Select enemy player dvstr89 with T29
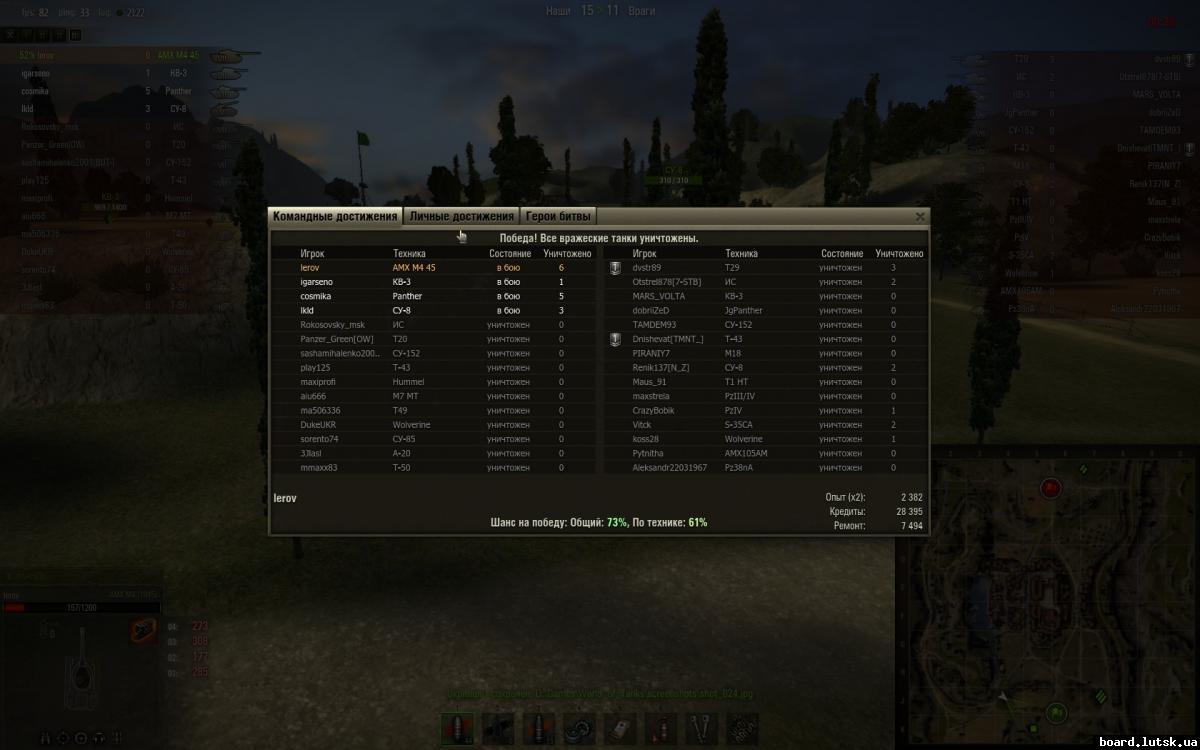The width and height of the screenshot is (1200, 750). tap(760, 268)
